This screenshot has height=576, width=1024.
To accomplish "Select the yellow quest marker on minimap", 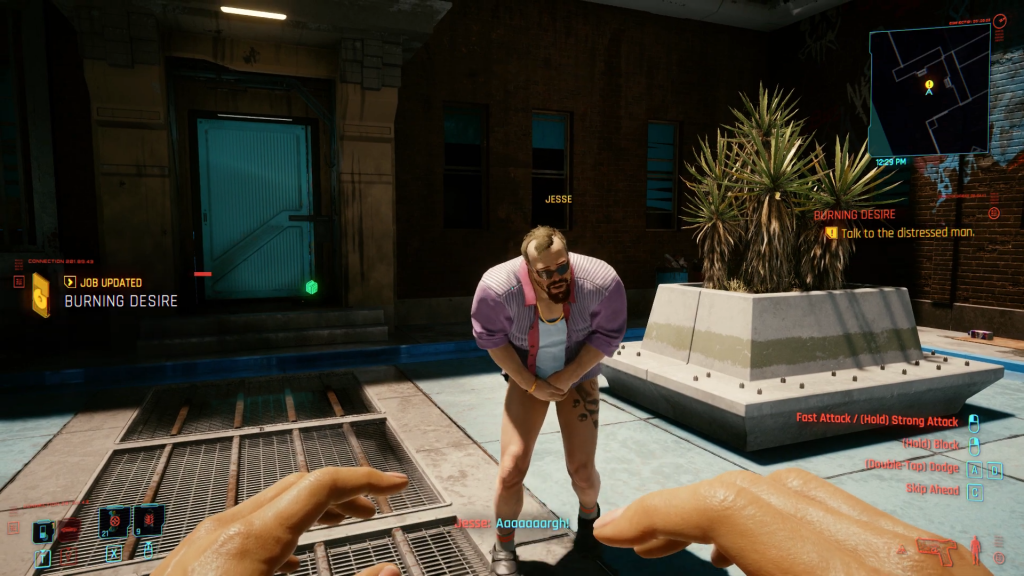I will 929,84.
